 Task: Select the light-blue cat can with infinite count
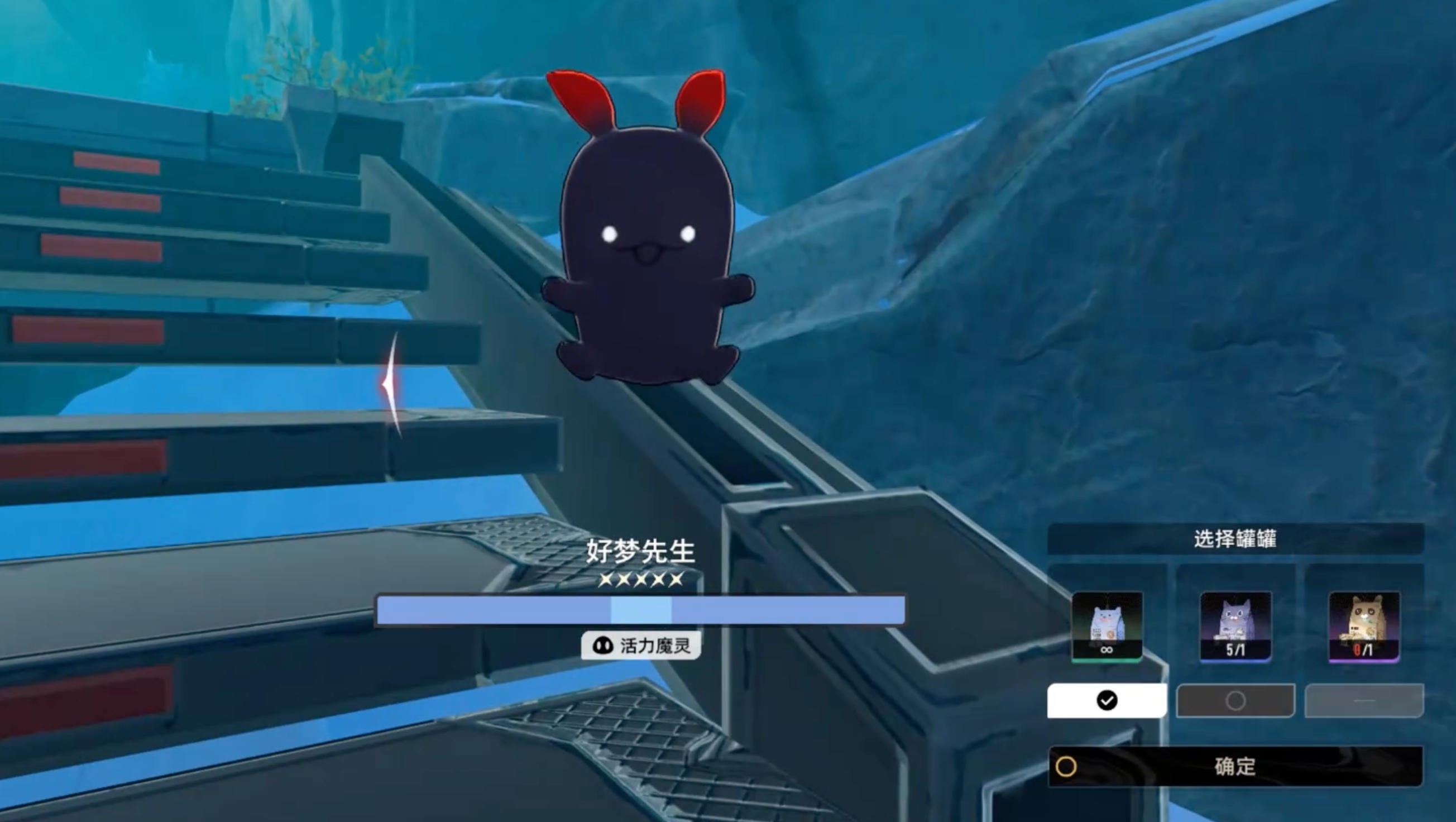(x=1107, y=626)
